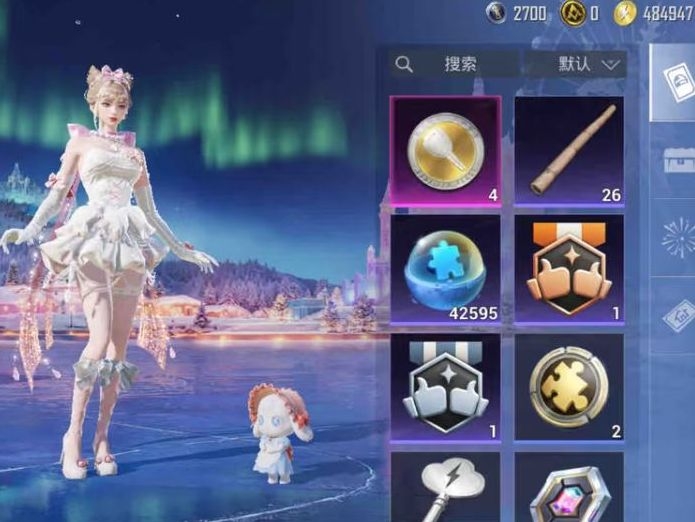
Task: Select the orange ribbon thumbs-up medal
Action: tap(569, 269)
